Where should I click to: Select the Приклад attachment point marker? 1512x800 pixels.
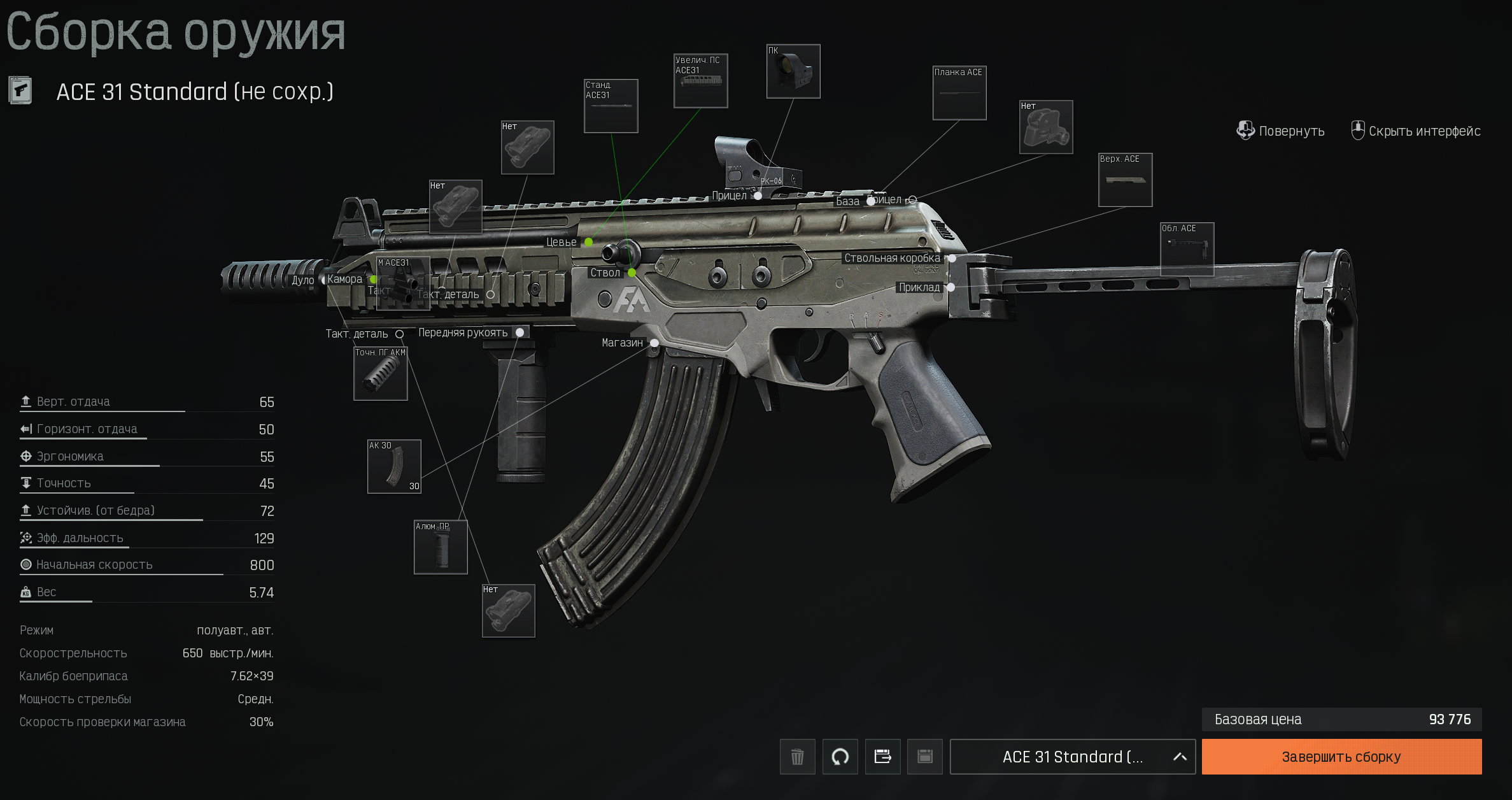coord(950,287)
